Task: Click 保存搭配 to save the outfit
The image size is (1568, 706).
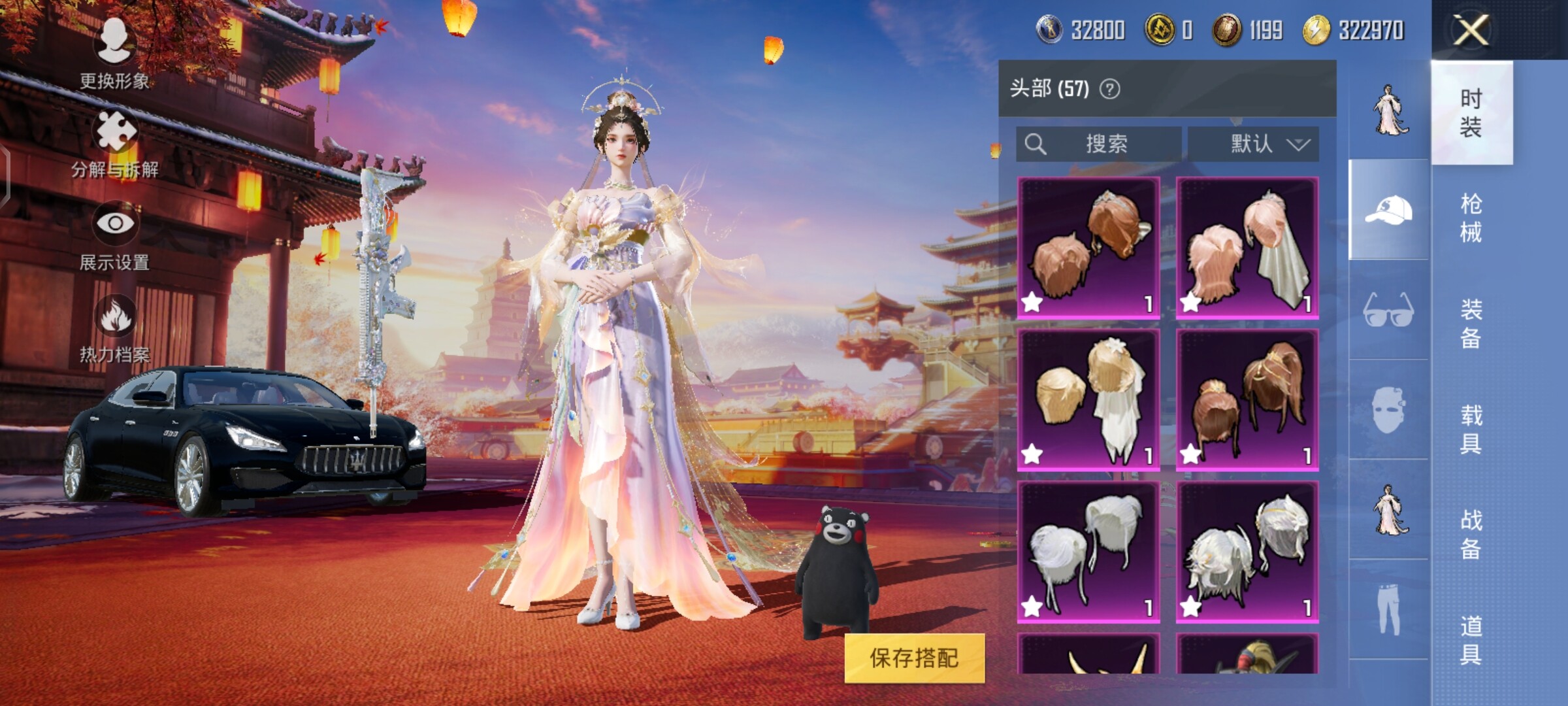Action: pyautogui.click(x=914, y=658)
